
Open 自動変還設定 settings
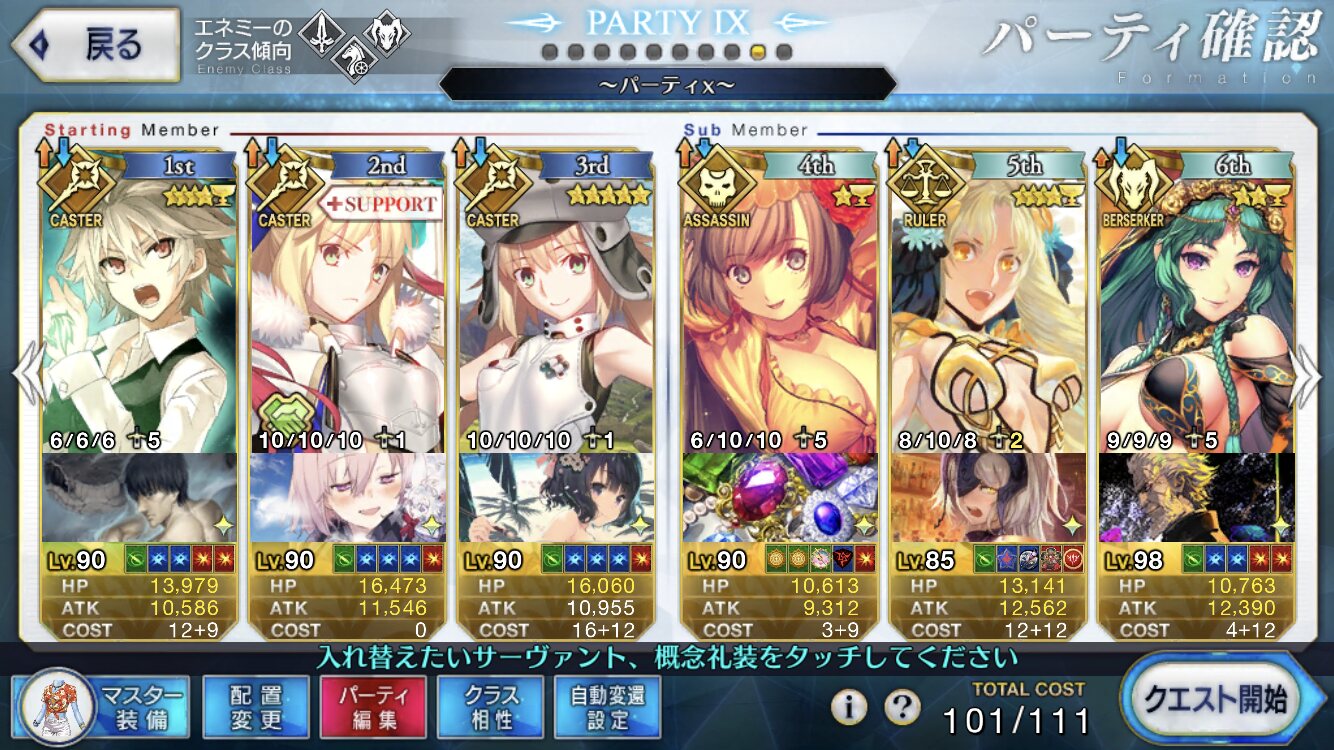(x=607, y=706)
